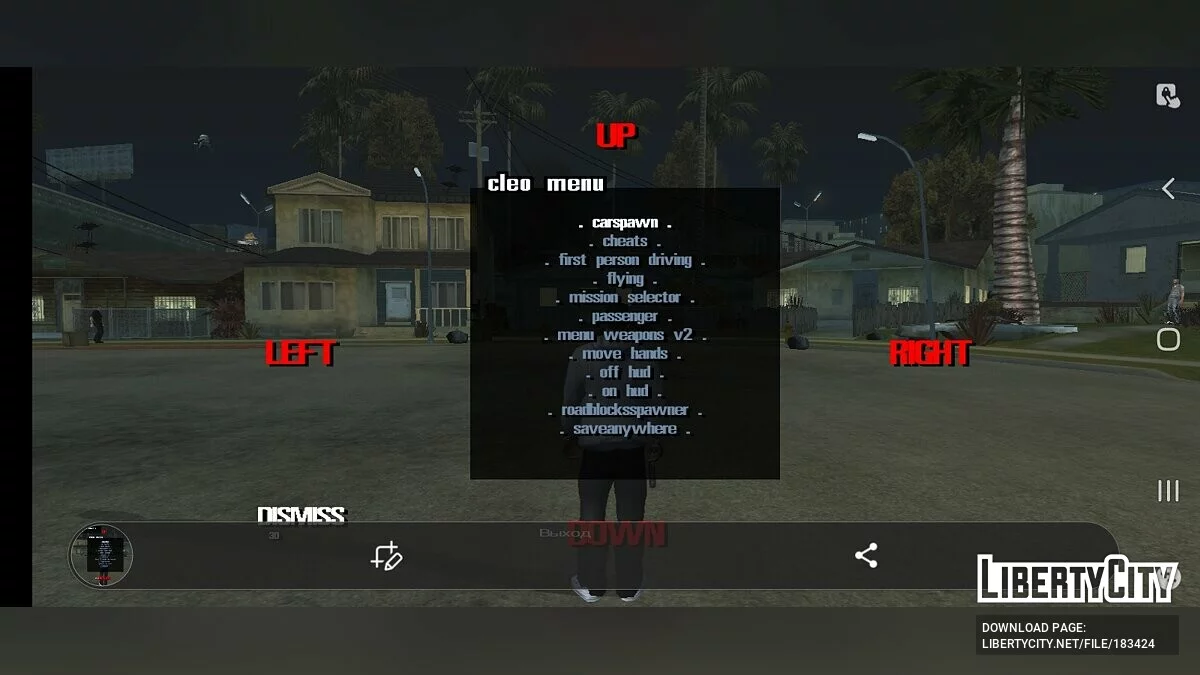Open the cheats entry
This screenshot has height=675, width=1200.
coord(624,241)
